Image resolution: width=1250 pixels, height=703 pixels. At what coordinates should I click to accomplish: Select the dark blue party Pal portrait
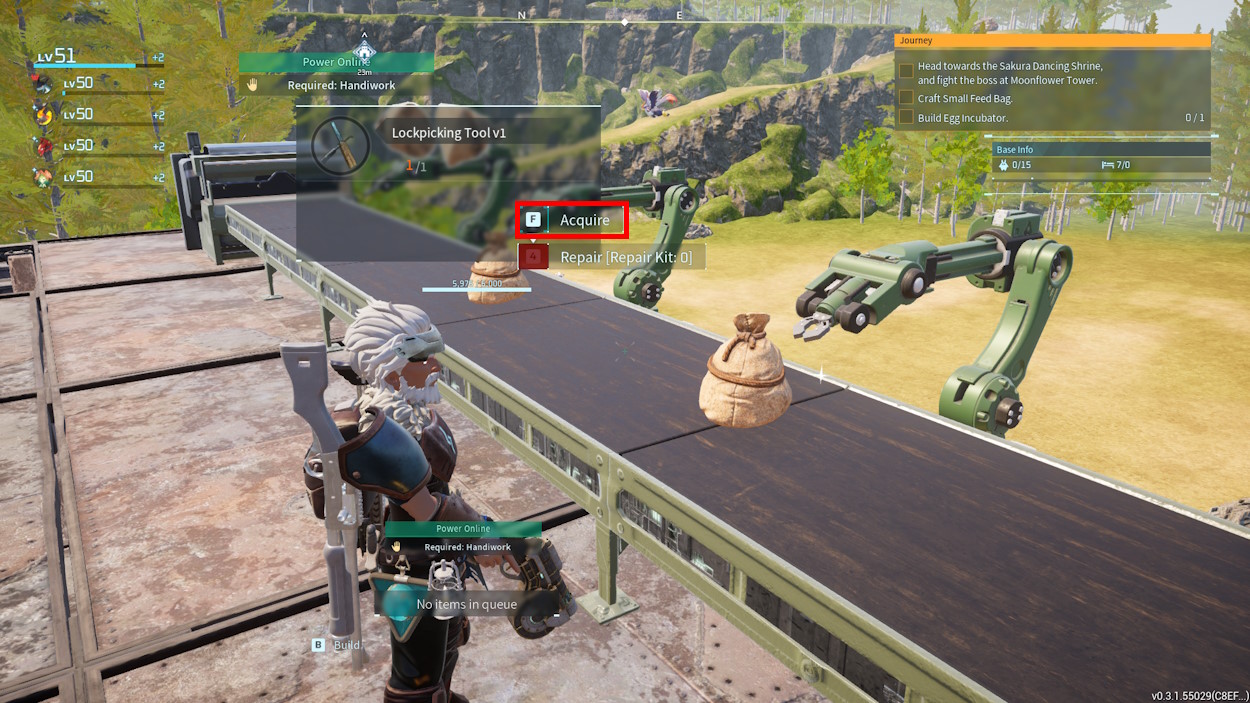pos(43,84)
